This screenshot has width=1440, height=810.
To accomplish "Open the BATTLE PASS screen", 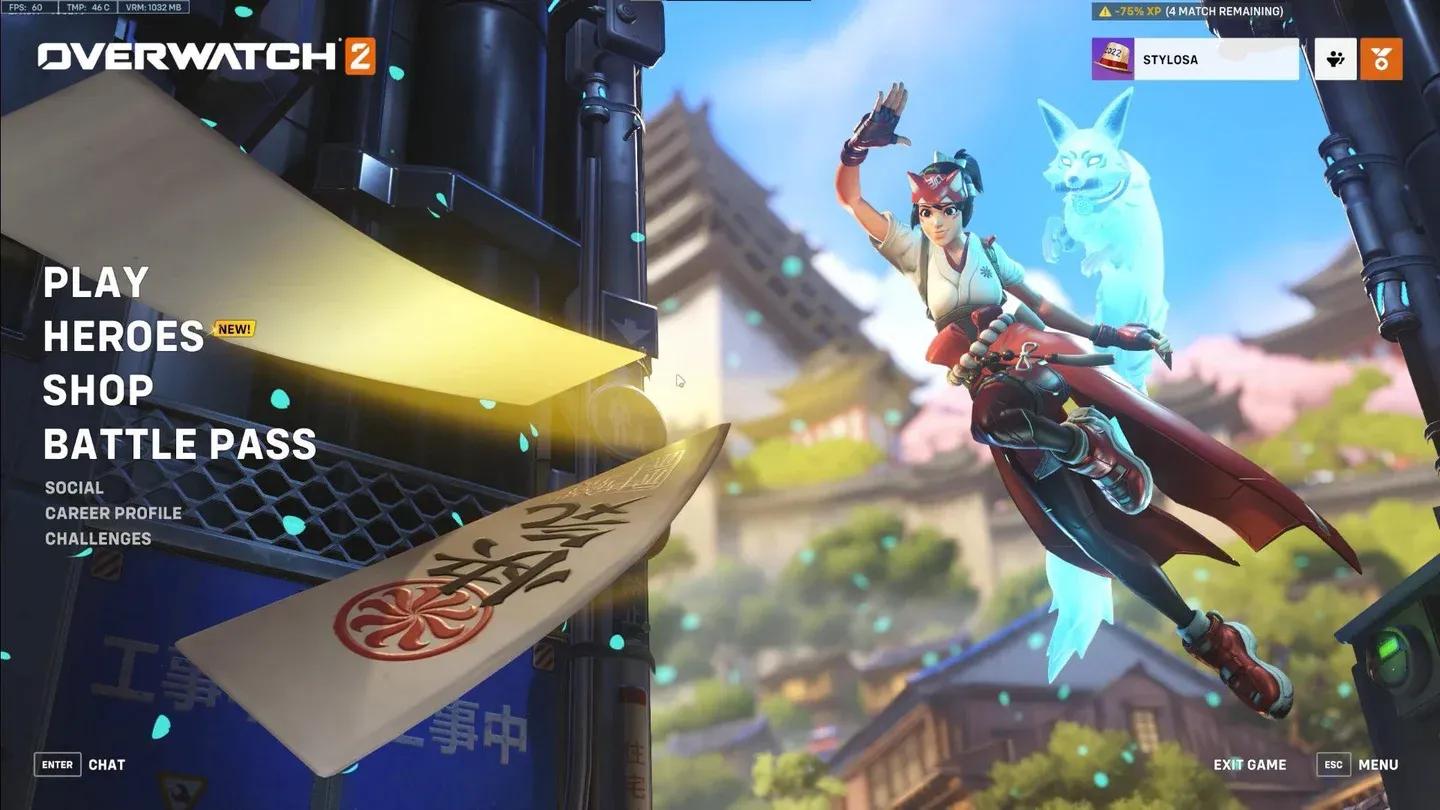I will click(179, 444).
